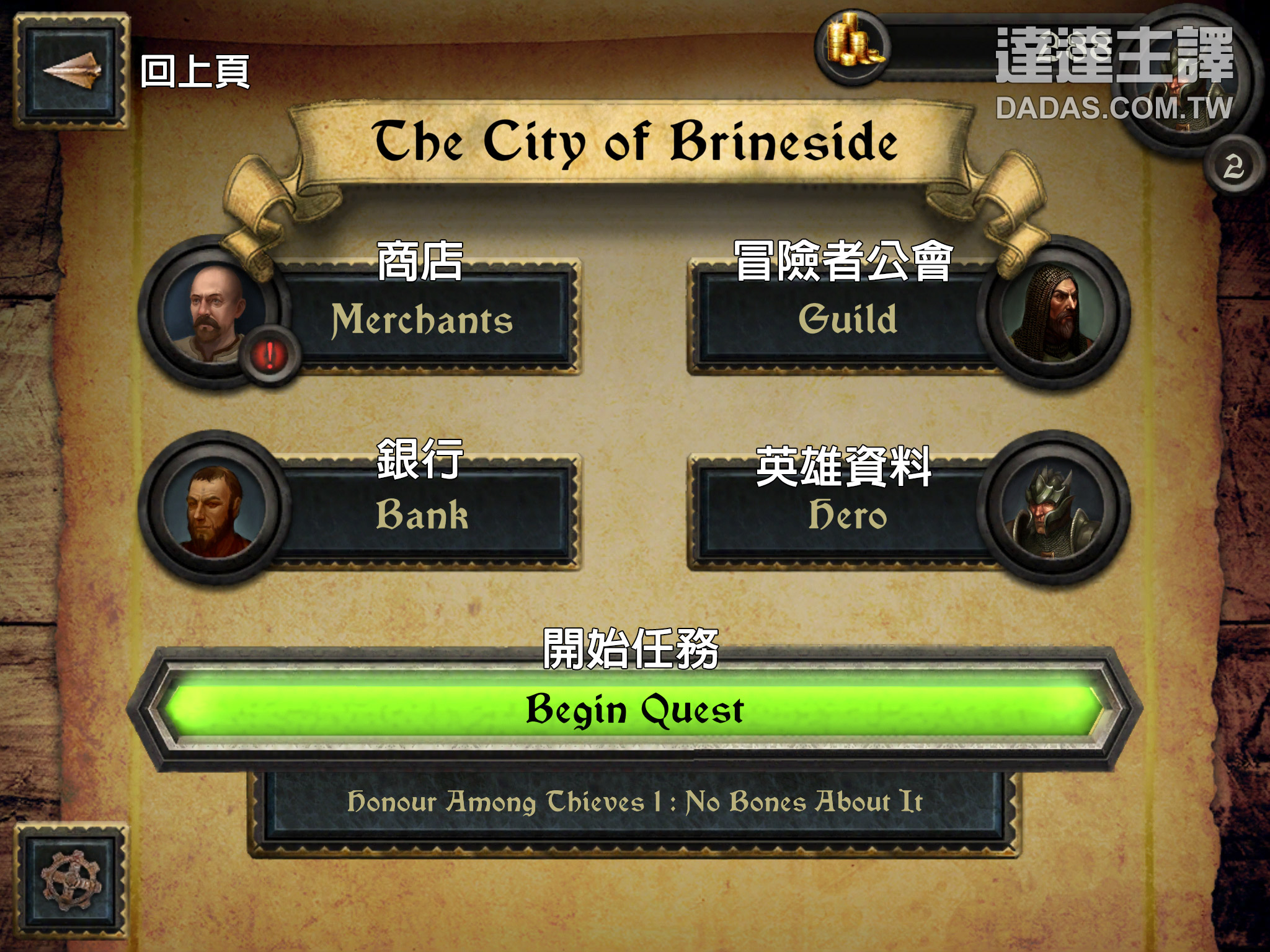Tap the helmeted hero portrait
This screenshot has height=952, width=1270.
[1054, 509]
